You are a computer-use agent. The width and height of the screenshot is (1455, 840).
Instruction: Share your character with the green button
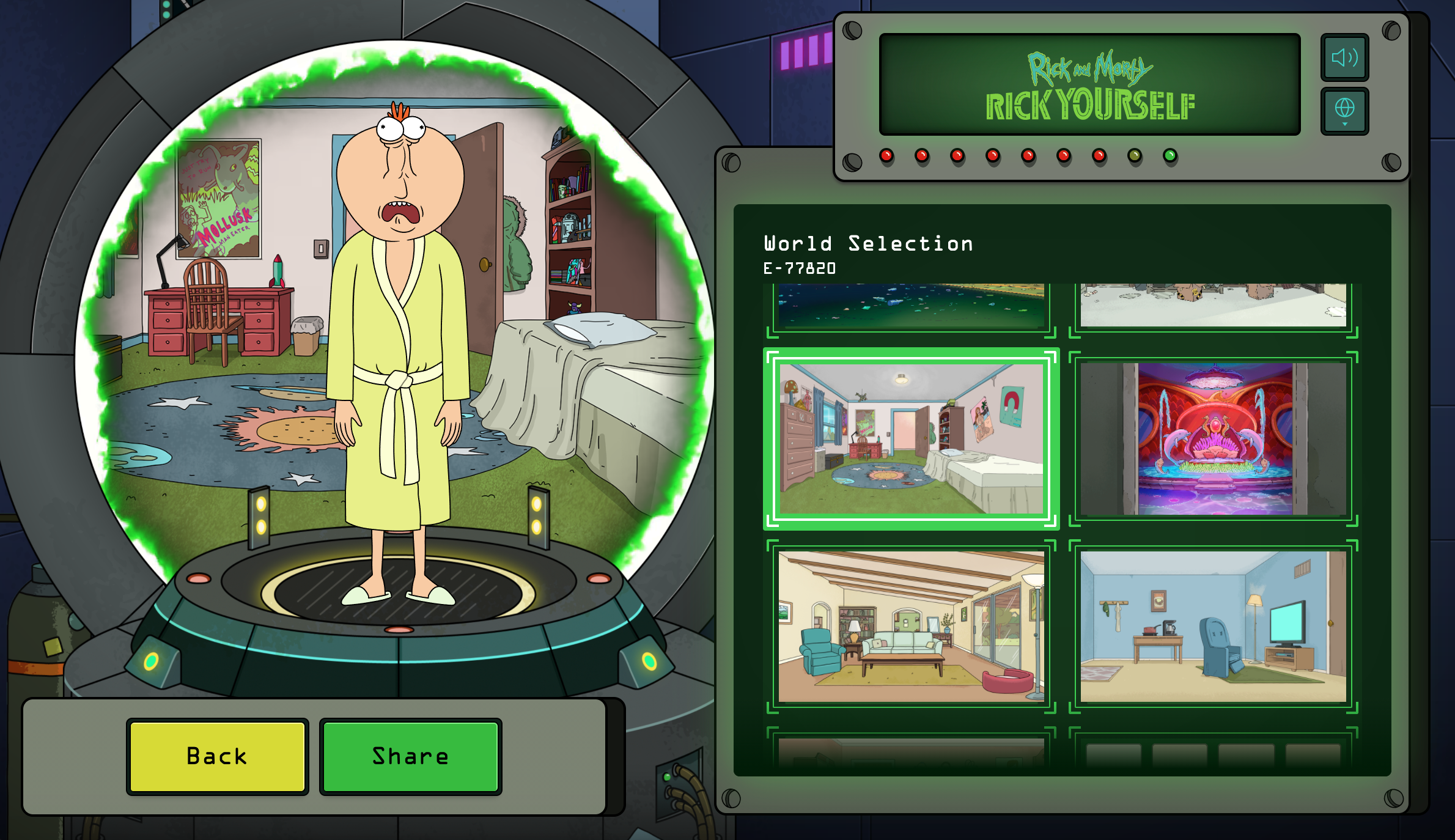410,756
